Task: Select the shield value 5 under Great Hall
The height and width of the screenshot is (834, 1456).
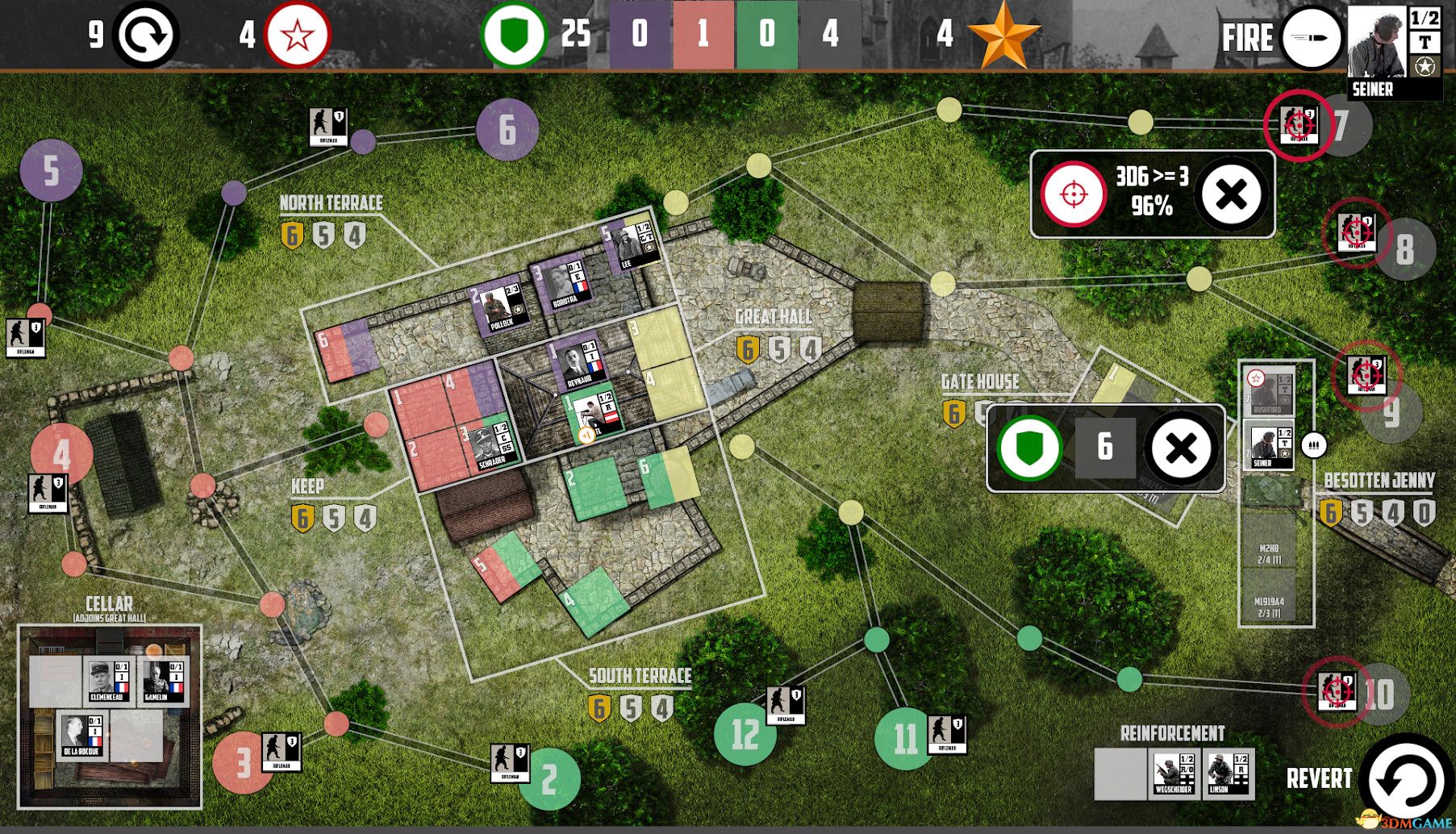Action: [x=778, y=350]
